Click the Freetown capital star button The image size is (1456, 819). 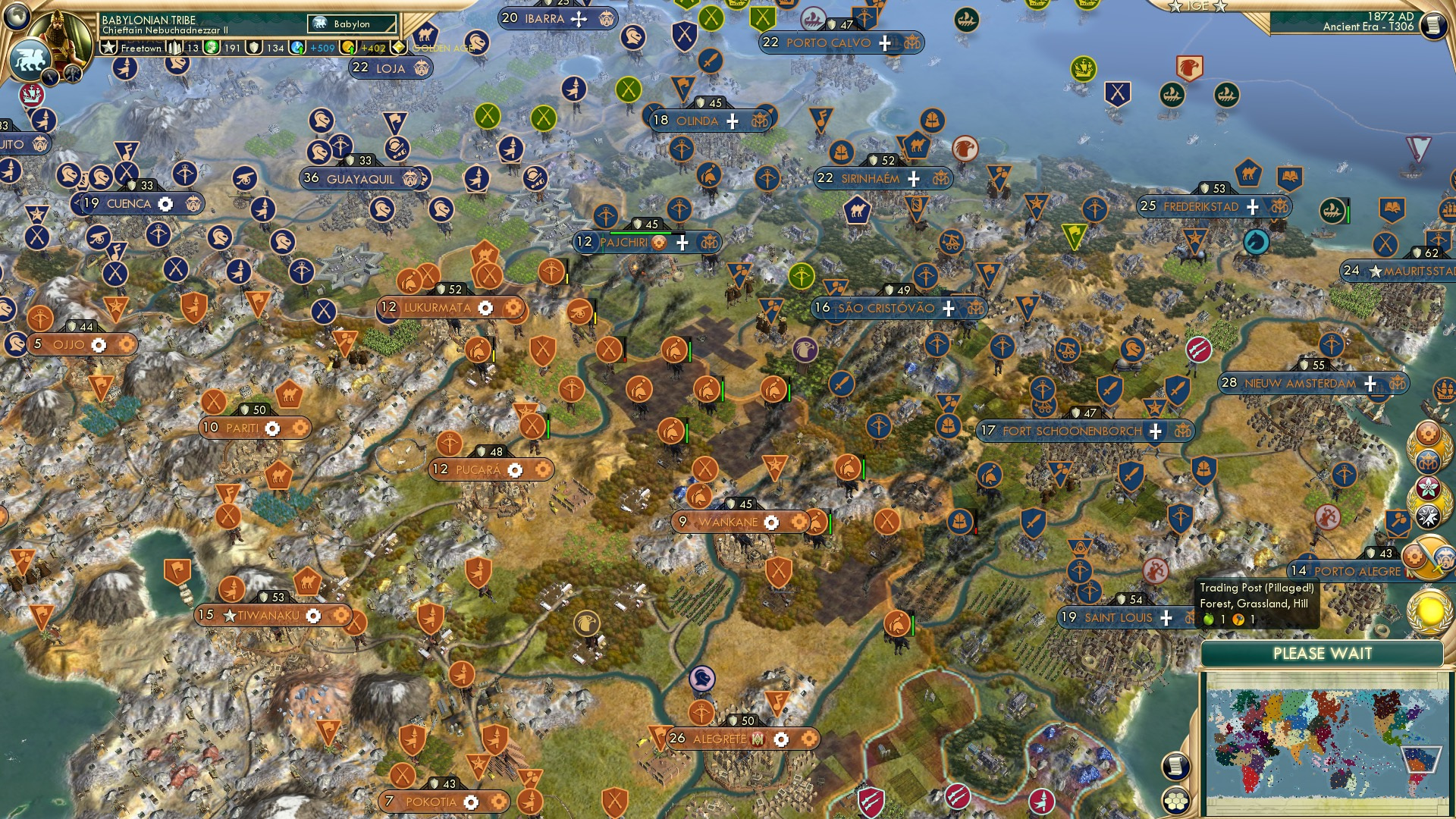click(108, 49)
